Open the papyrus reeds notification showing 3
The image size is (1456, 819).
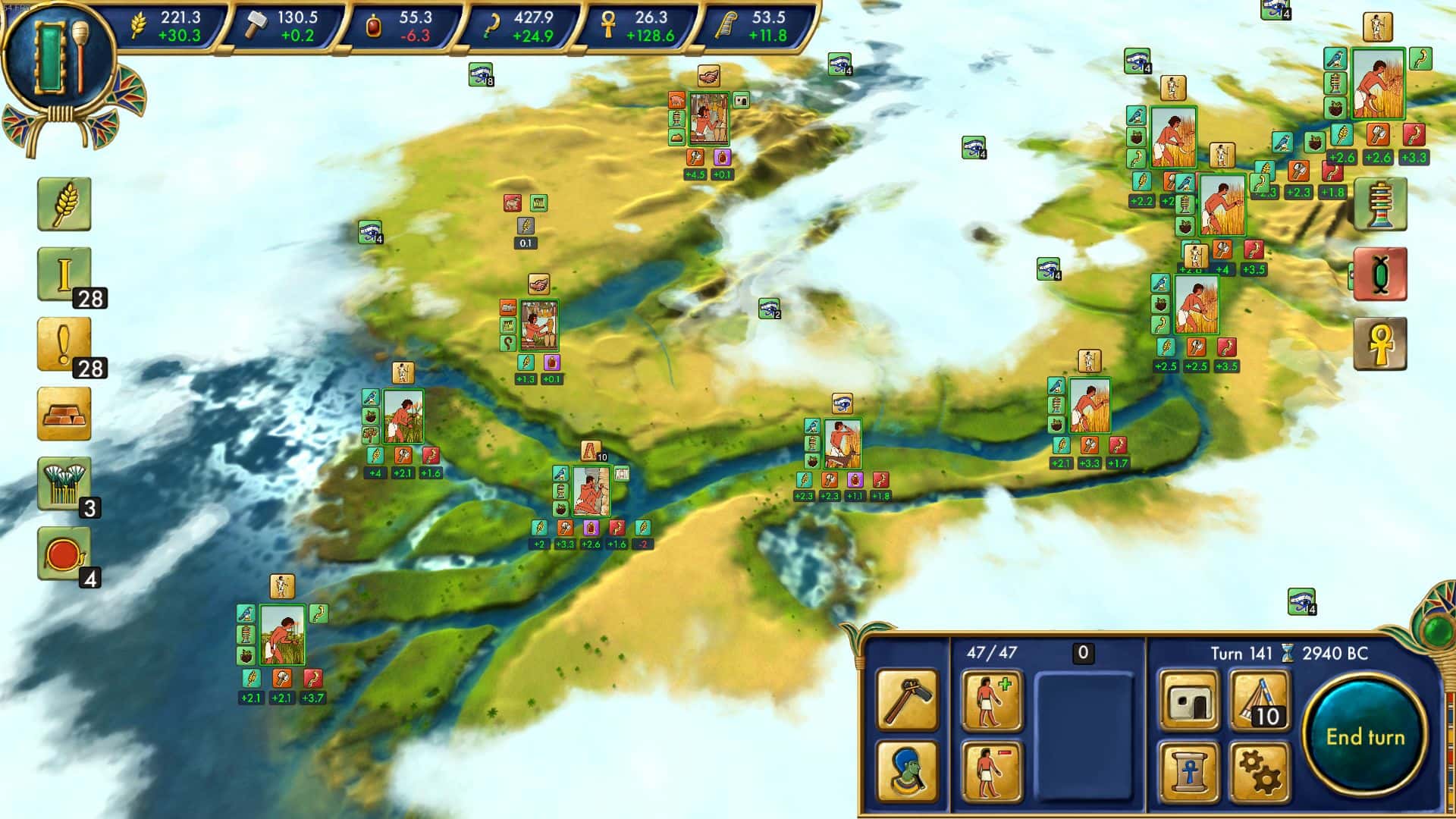click(64, 480)
